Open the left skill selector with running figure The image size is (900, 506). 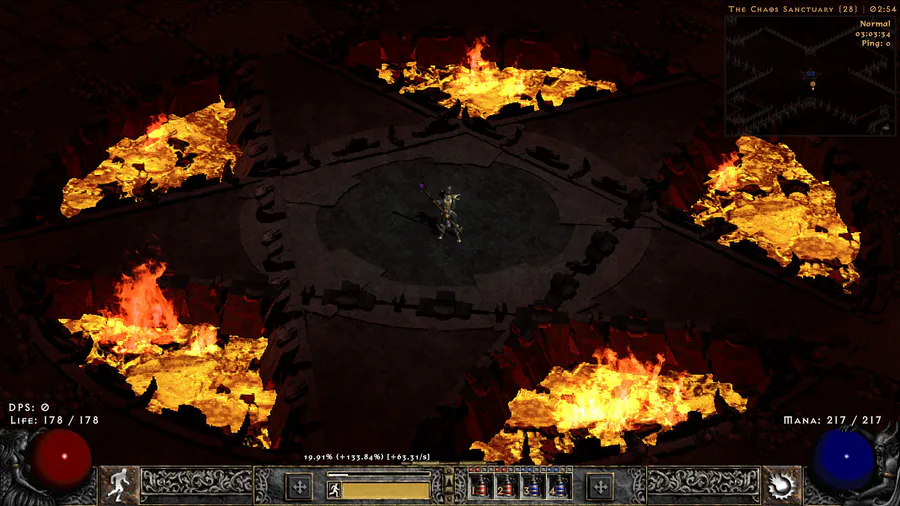pyautogui.click(x=119, y=486)
